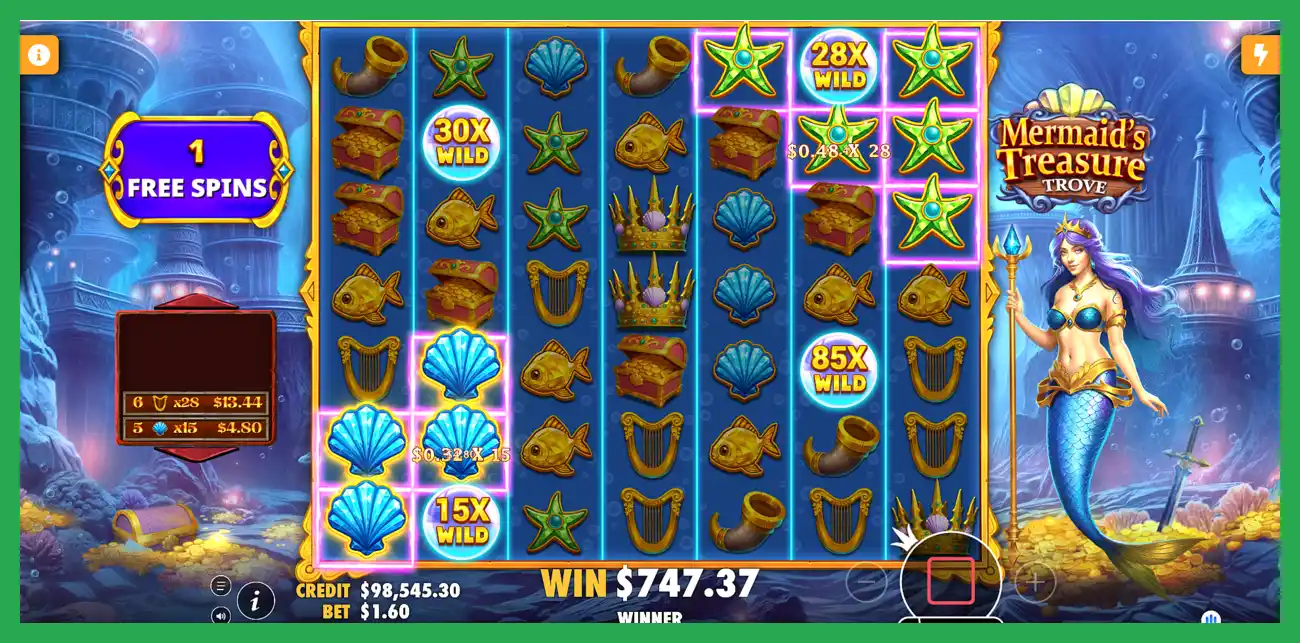Increase the bet with the plus button
The width and height of the screenshot is (1300, 643).
pyautogui.click(x=1036, y=582)
